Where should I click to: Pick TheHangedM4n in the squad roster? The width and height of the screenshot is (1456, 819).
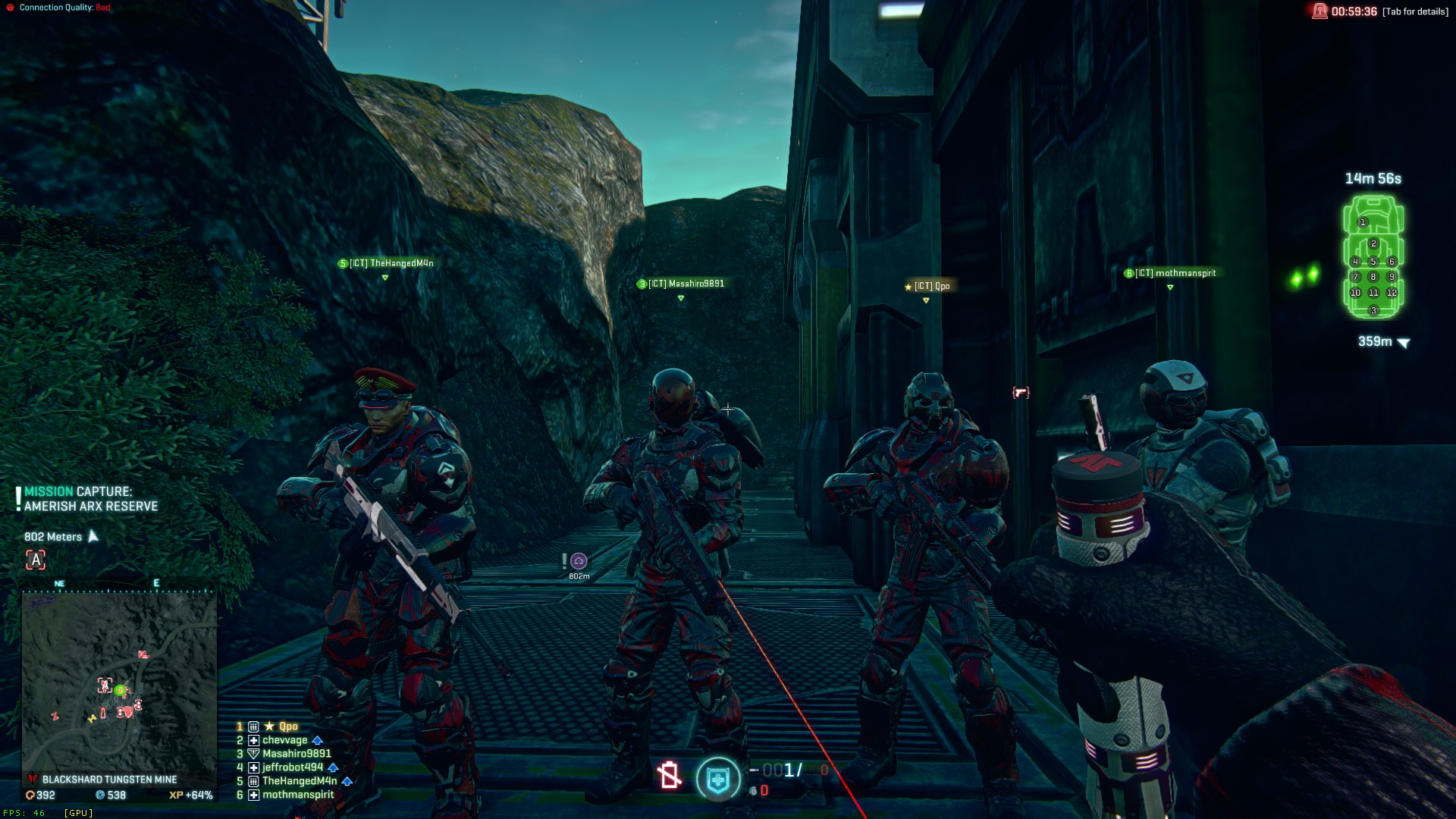click(x=300, y=781)
